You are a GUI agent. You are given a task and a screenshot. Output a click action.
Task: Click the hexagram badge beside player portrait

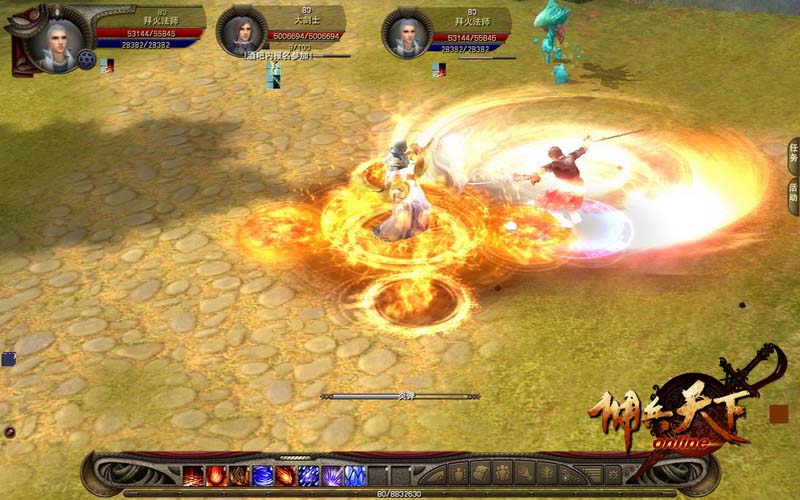point(86,59)
